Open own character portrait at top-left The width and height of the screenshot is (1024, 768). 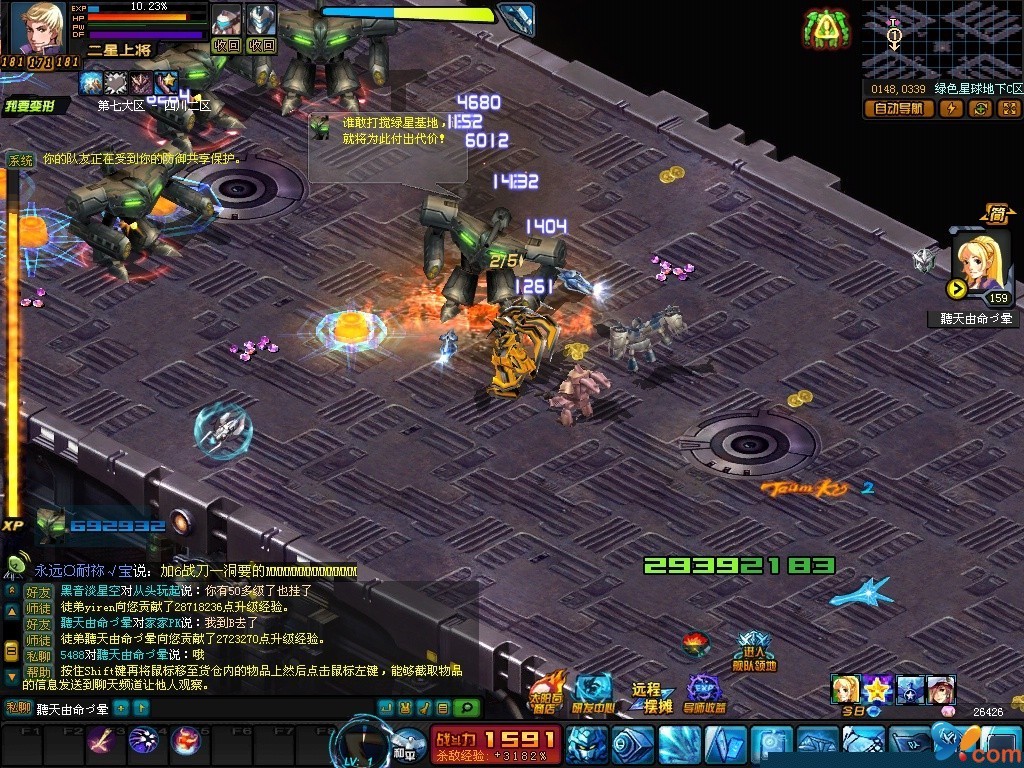click(39, 28)
